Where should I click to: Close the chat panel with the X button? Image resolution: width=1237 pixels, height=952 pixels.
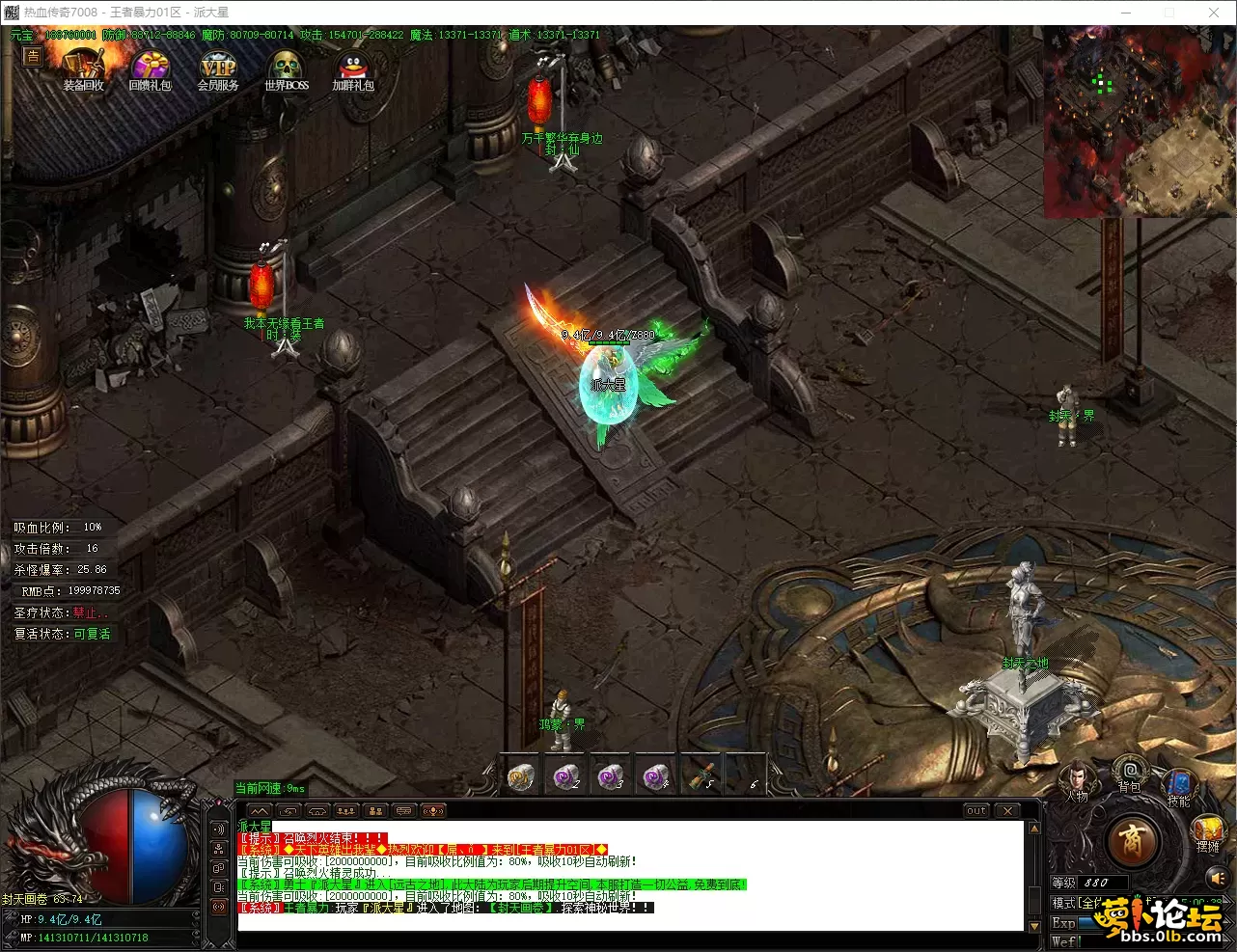(x=1007, y=811)
